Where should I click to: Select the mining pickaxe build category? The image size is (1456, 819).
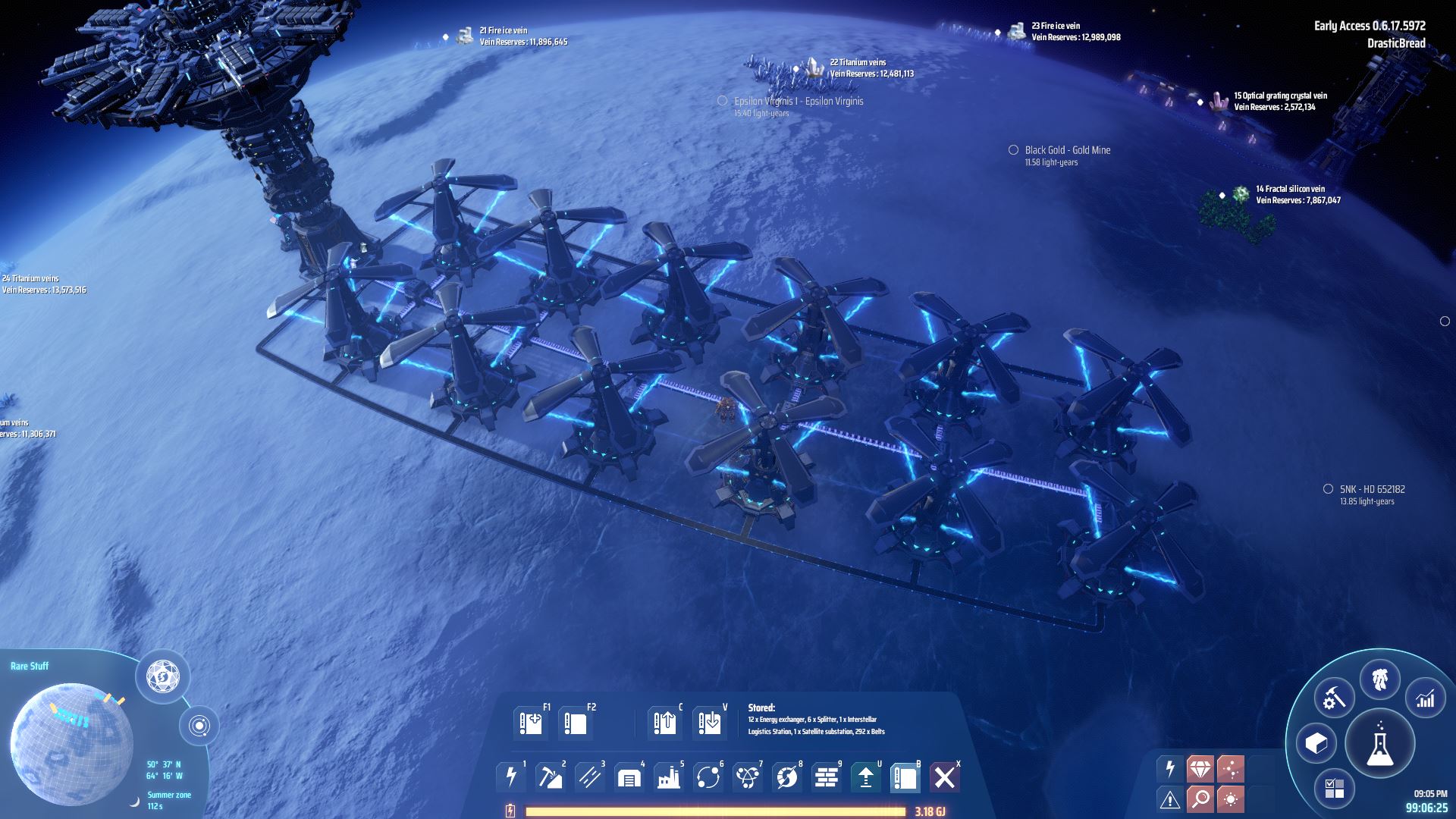click(x=551, y=777)
